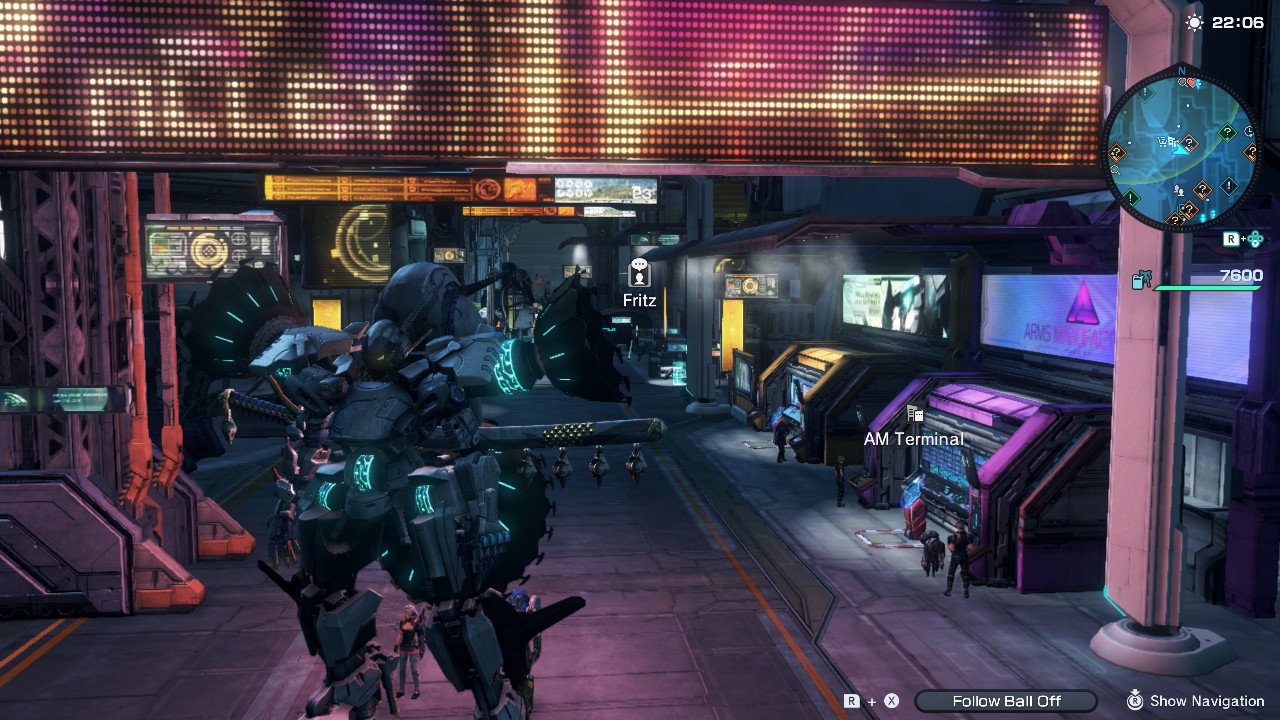Toggle the Follow Ball Off button
The width and height of the screenshot is (1280, 720).
click(x=1006, y=701)
